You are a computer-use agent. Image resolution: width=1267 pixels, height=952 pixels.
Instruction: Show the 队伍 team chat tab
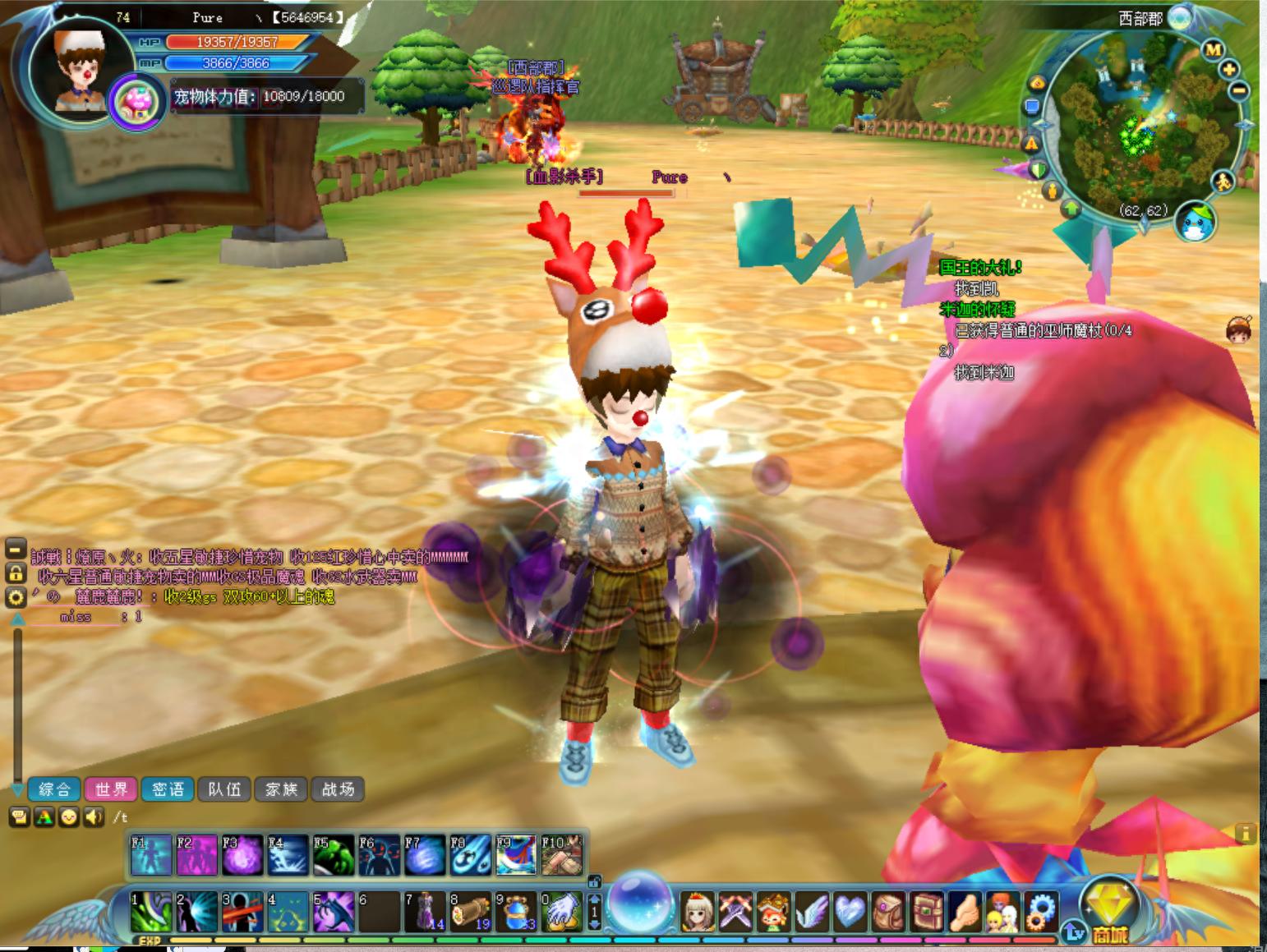(x=224, y=789)
